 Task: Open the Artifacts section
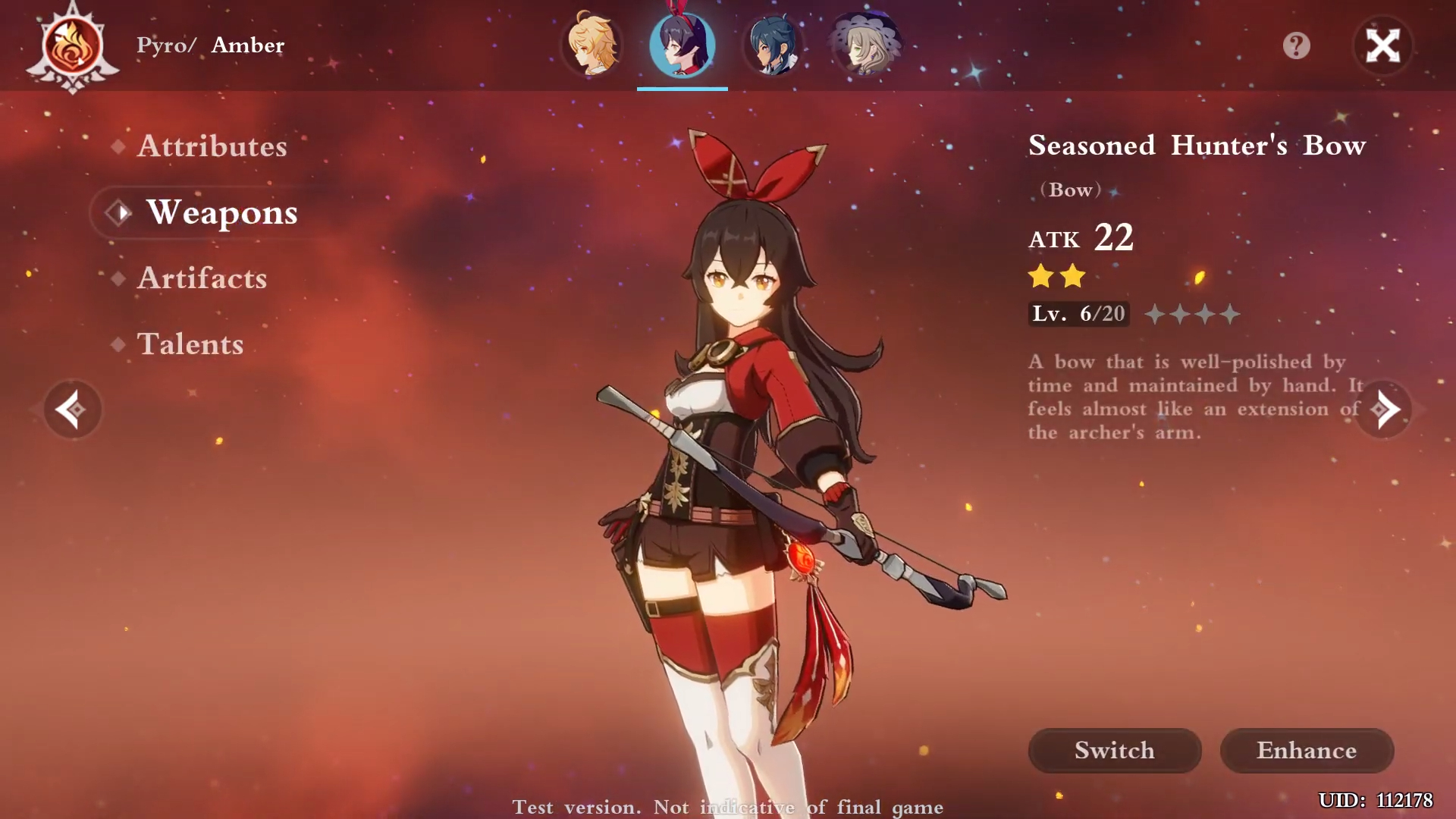(202, 279)
